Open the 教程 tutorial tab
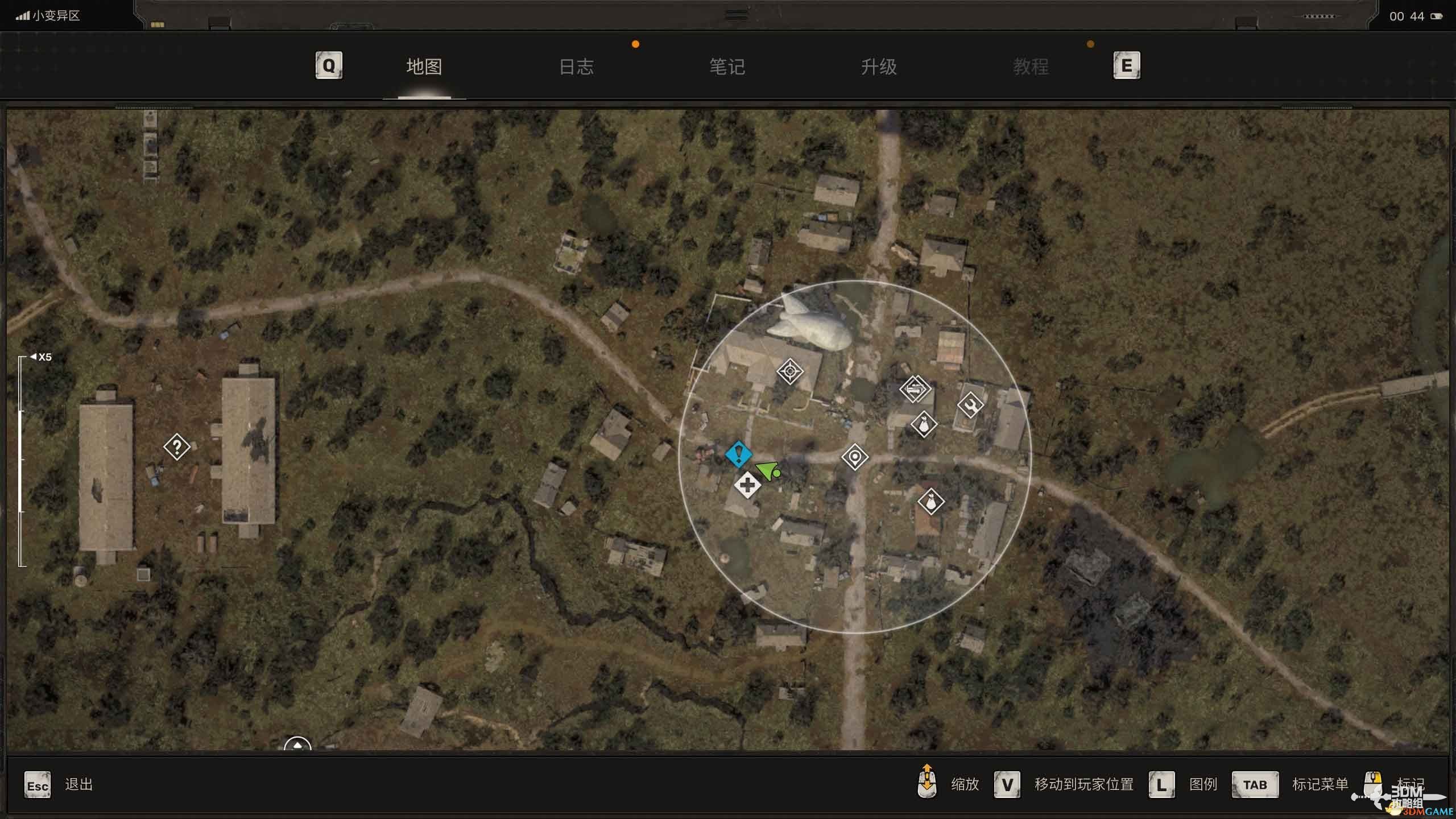This screenshot has height=819, width=1456. point(1030,67)
